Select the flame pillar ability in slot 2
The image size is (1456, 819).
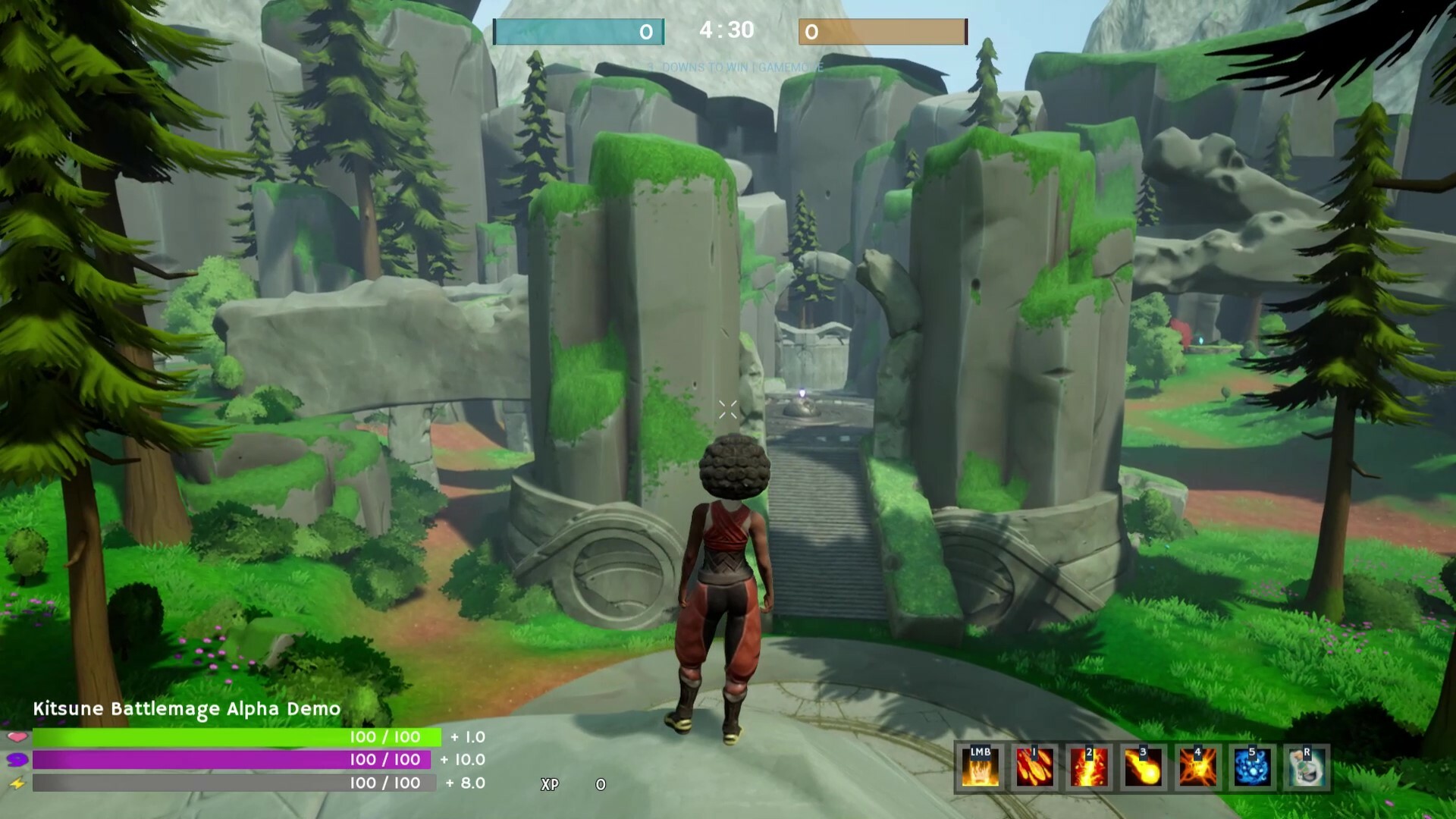click(1089, 767)
